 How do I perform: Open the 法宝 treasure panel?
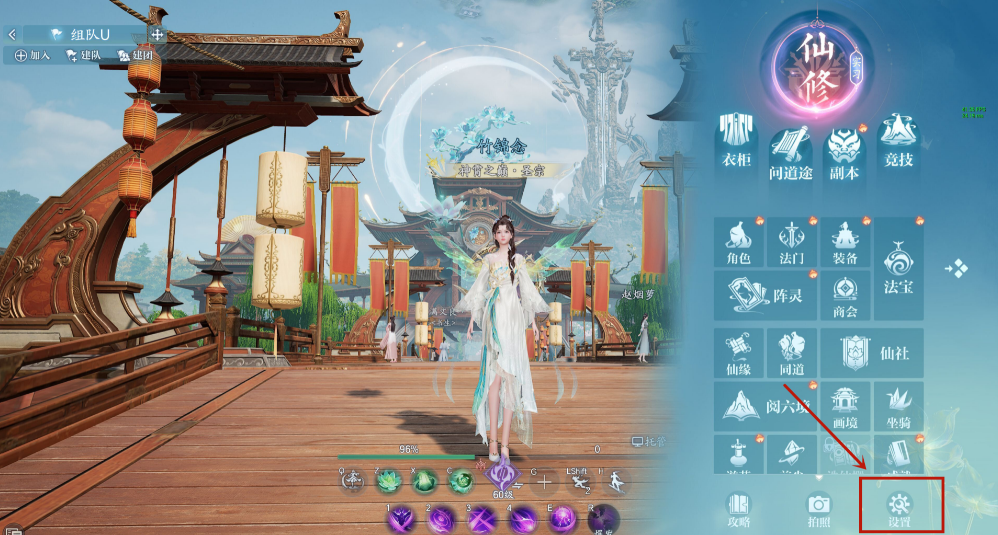pyautogui.click(x=898, y=270)
